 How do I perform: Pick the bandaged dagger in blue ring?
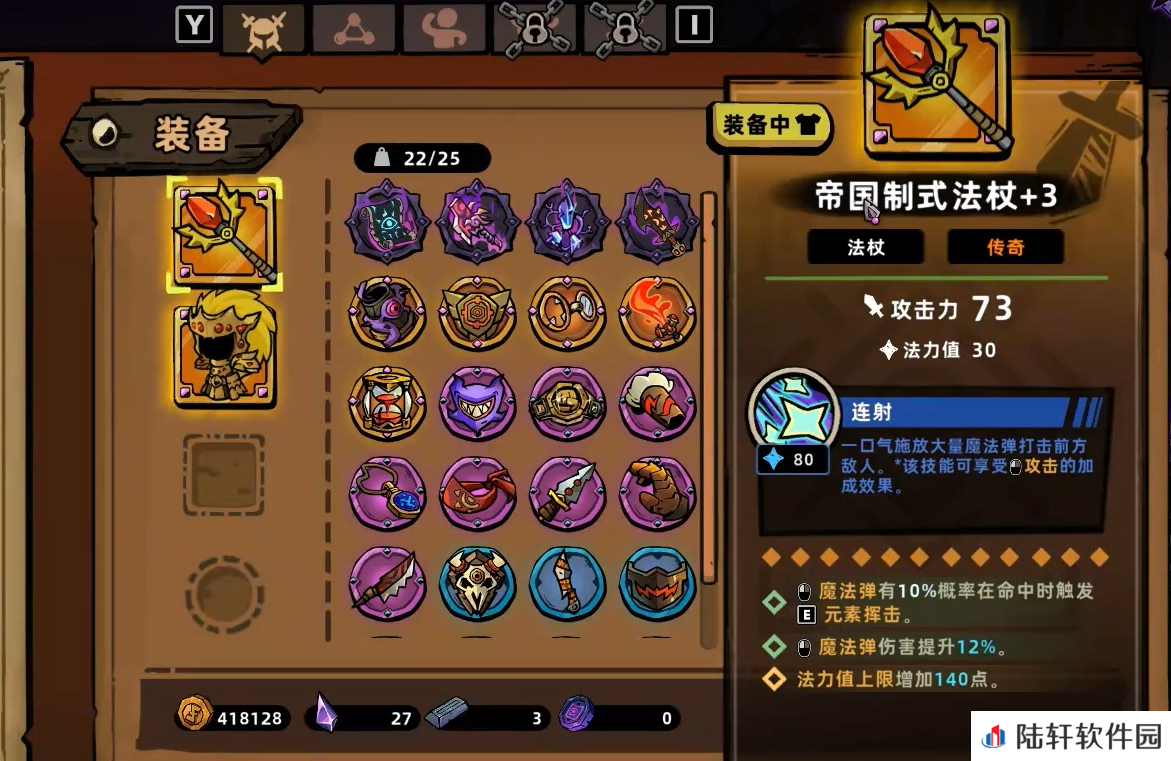coord(567,582)
